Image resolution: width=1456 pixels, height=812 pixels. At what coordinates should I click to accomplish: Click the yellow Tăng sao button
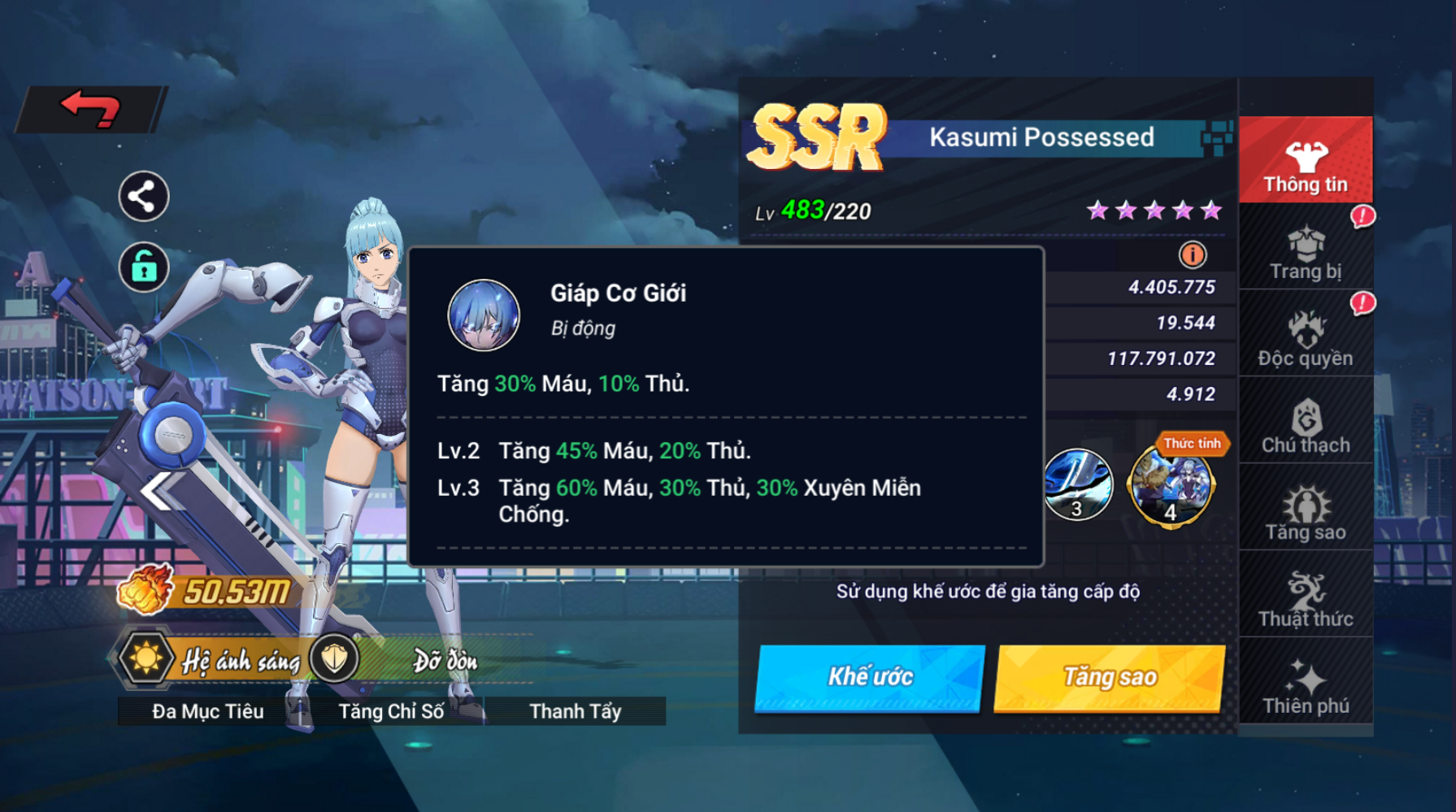(1109, 677)
